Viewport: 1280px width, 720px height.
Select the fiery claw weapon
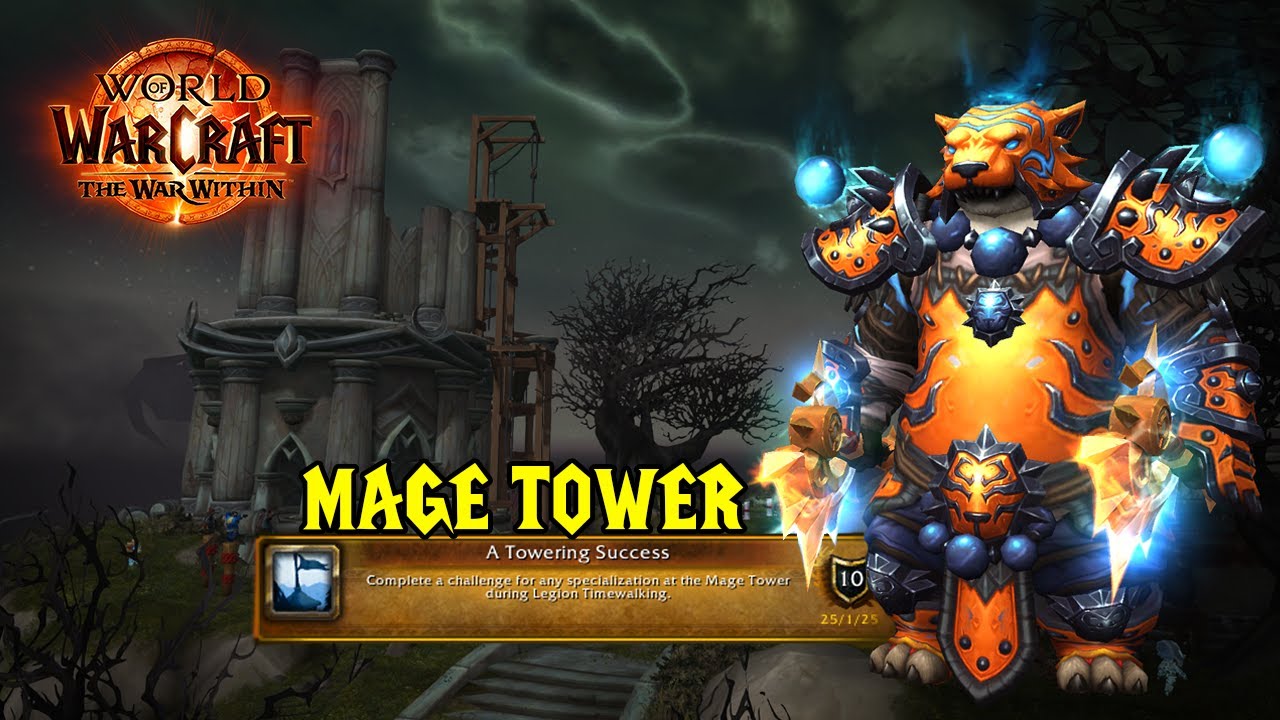(x=810, y=480)
